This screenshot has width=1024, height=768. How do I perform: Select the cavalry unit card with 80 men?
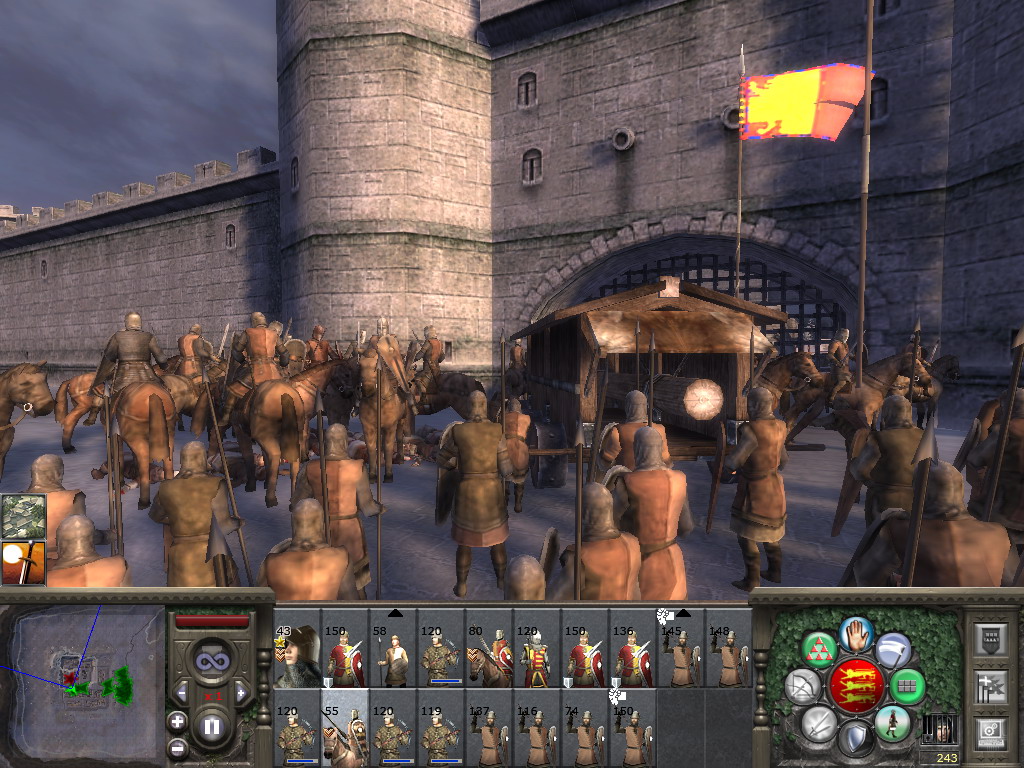[x=489, y=657]
